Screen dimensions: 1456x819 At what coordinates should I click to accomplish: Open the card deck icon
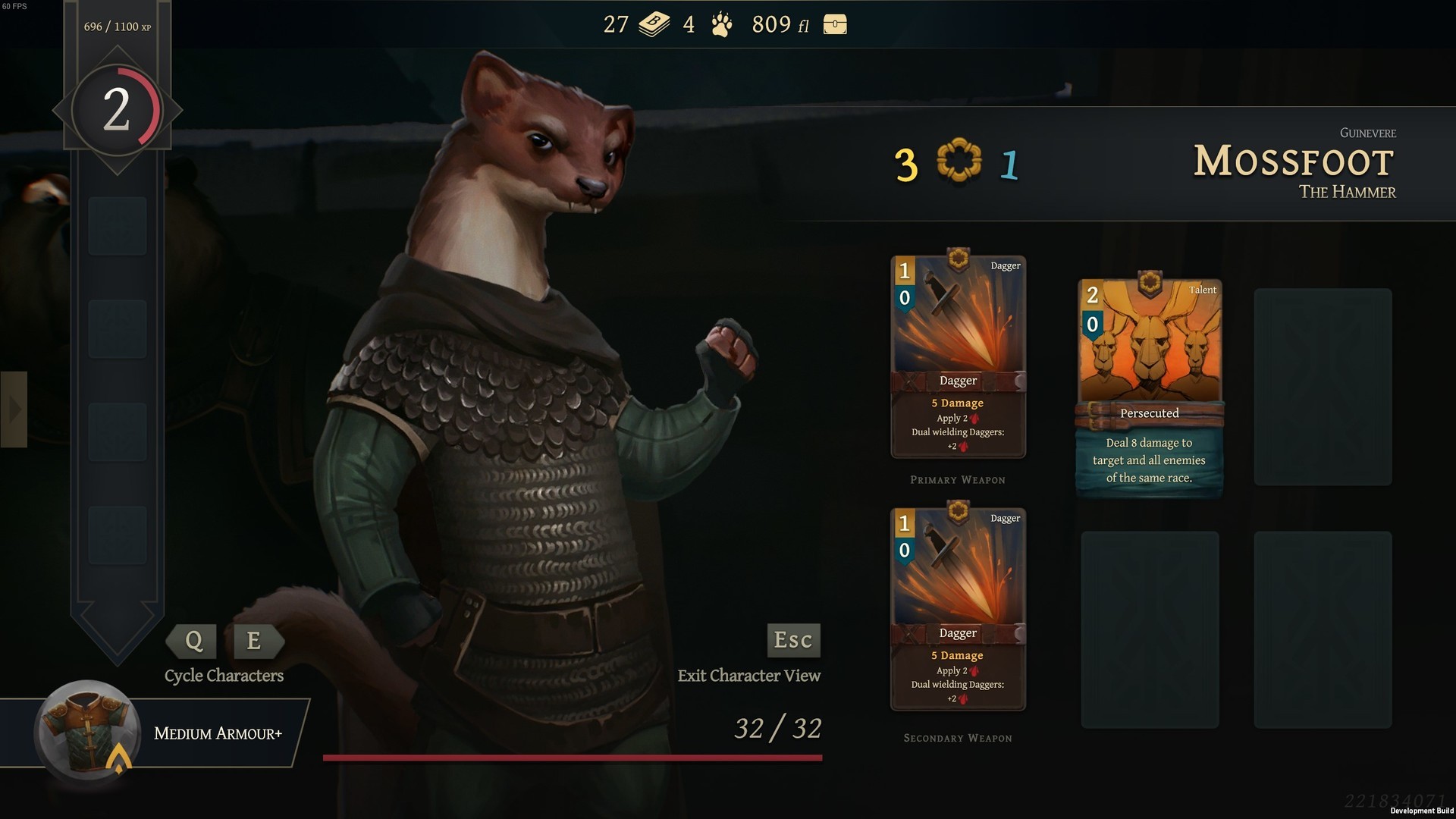[x=654, y=25]
